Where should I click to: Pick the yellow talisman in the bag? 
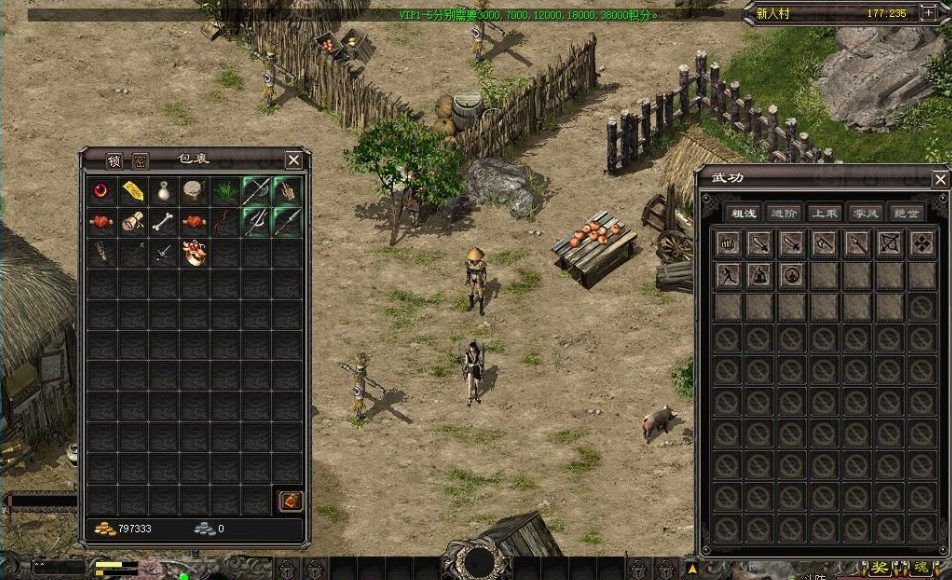point(132,191)
